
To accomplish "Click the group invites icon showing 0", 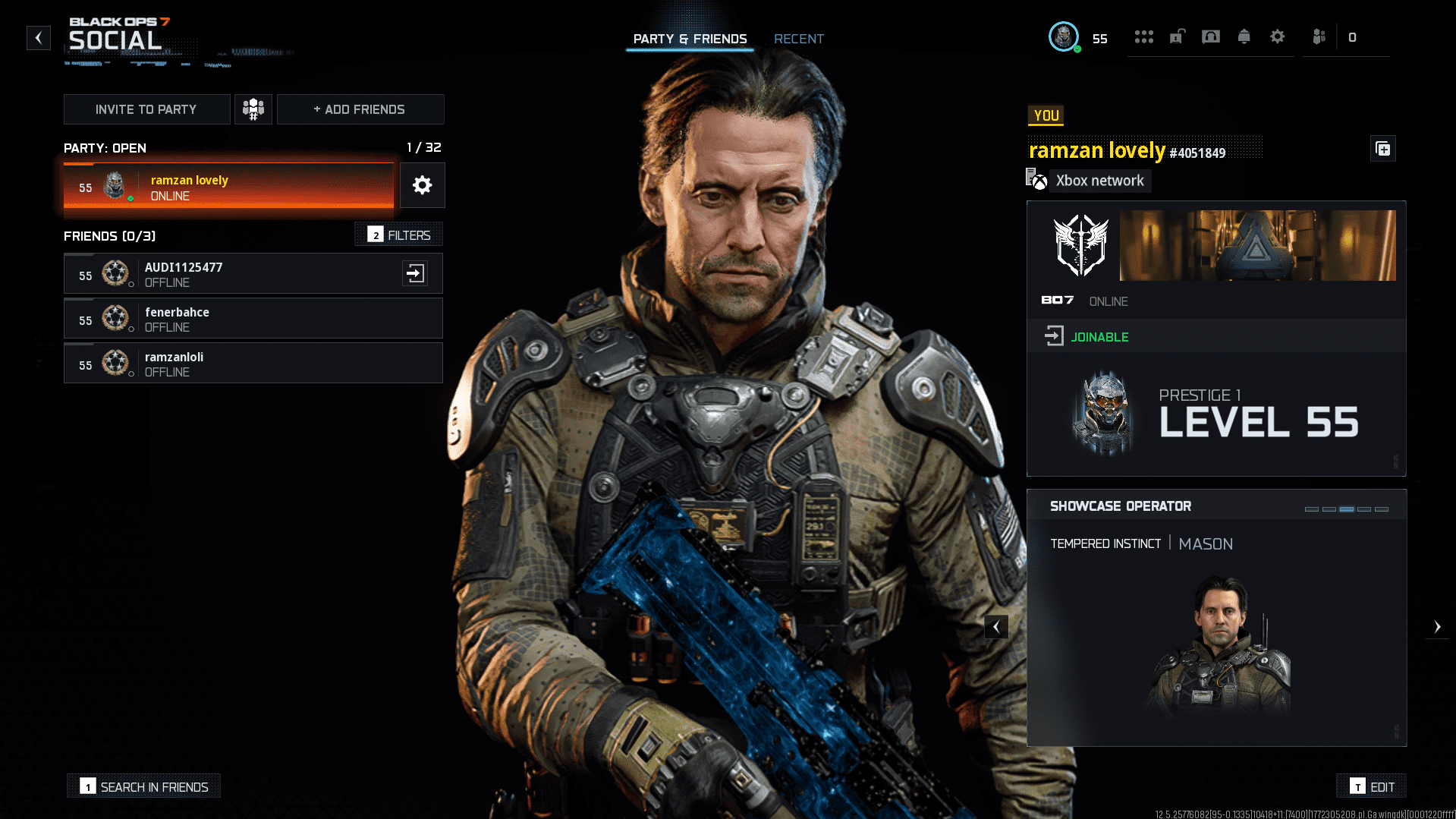I will click(x=1319, y=36).
